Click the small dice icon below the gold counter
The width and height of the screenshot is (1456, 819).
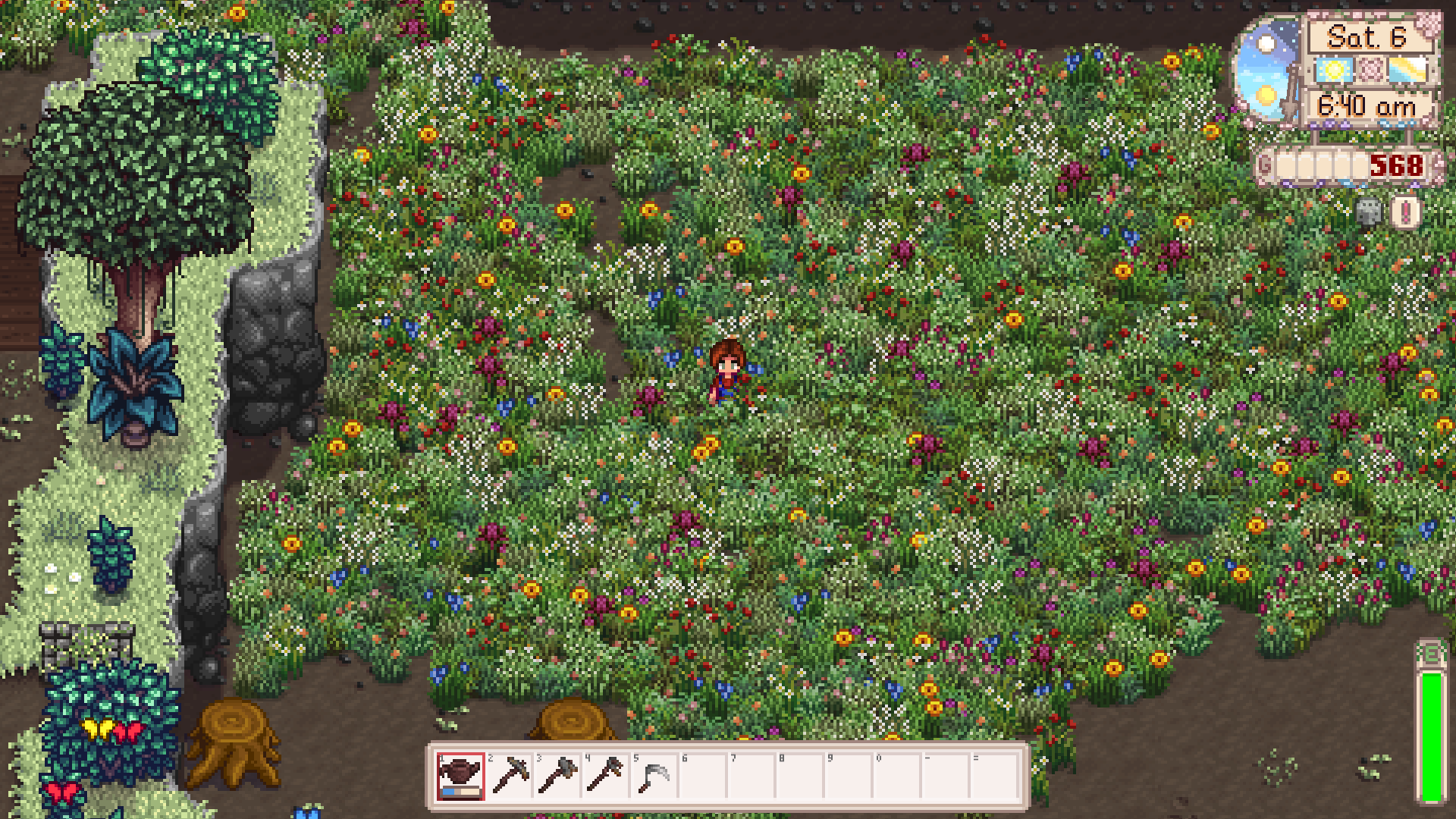point(1369,212)
